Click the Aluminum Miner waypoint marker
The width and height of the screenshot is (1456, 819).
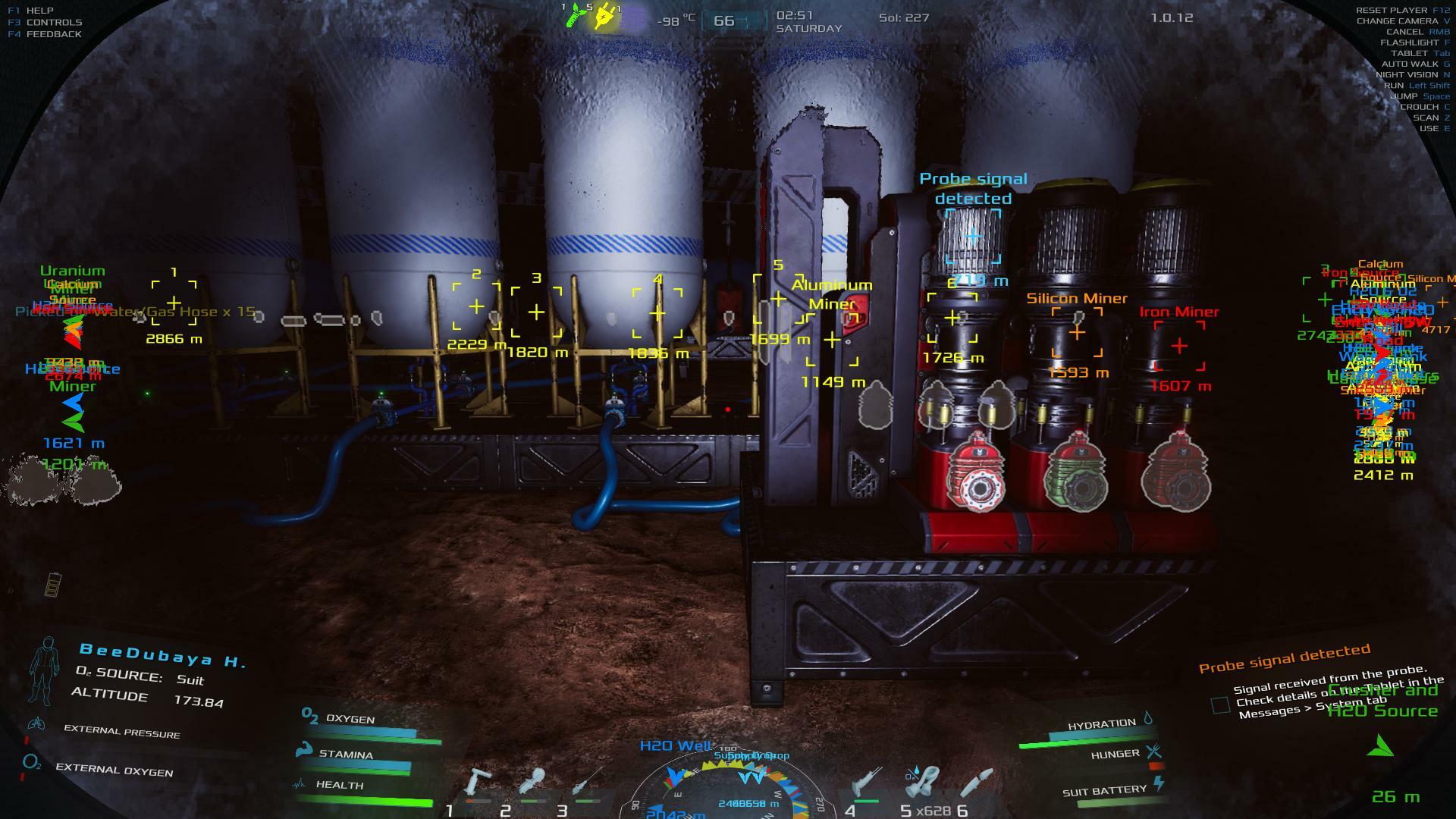point(832,340)
